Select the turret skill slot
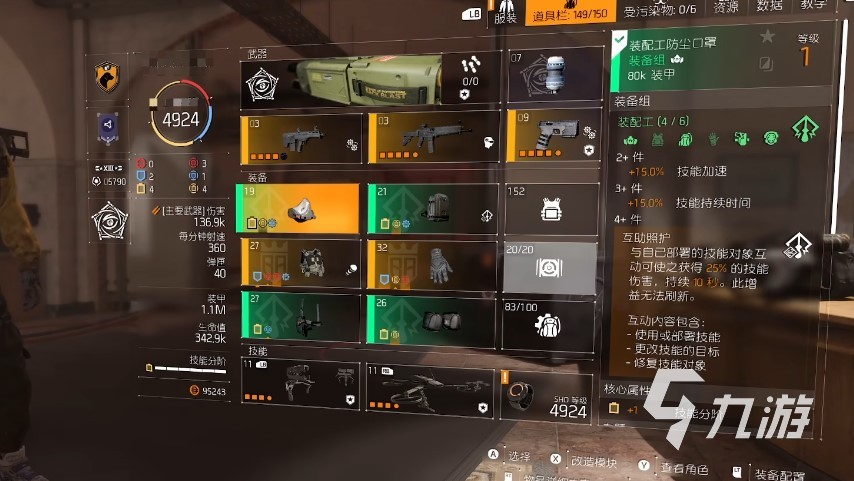Viewport: 854px width, 481px height. point(300,388)
